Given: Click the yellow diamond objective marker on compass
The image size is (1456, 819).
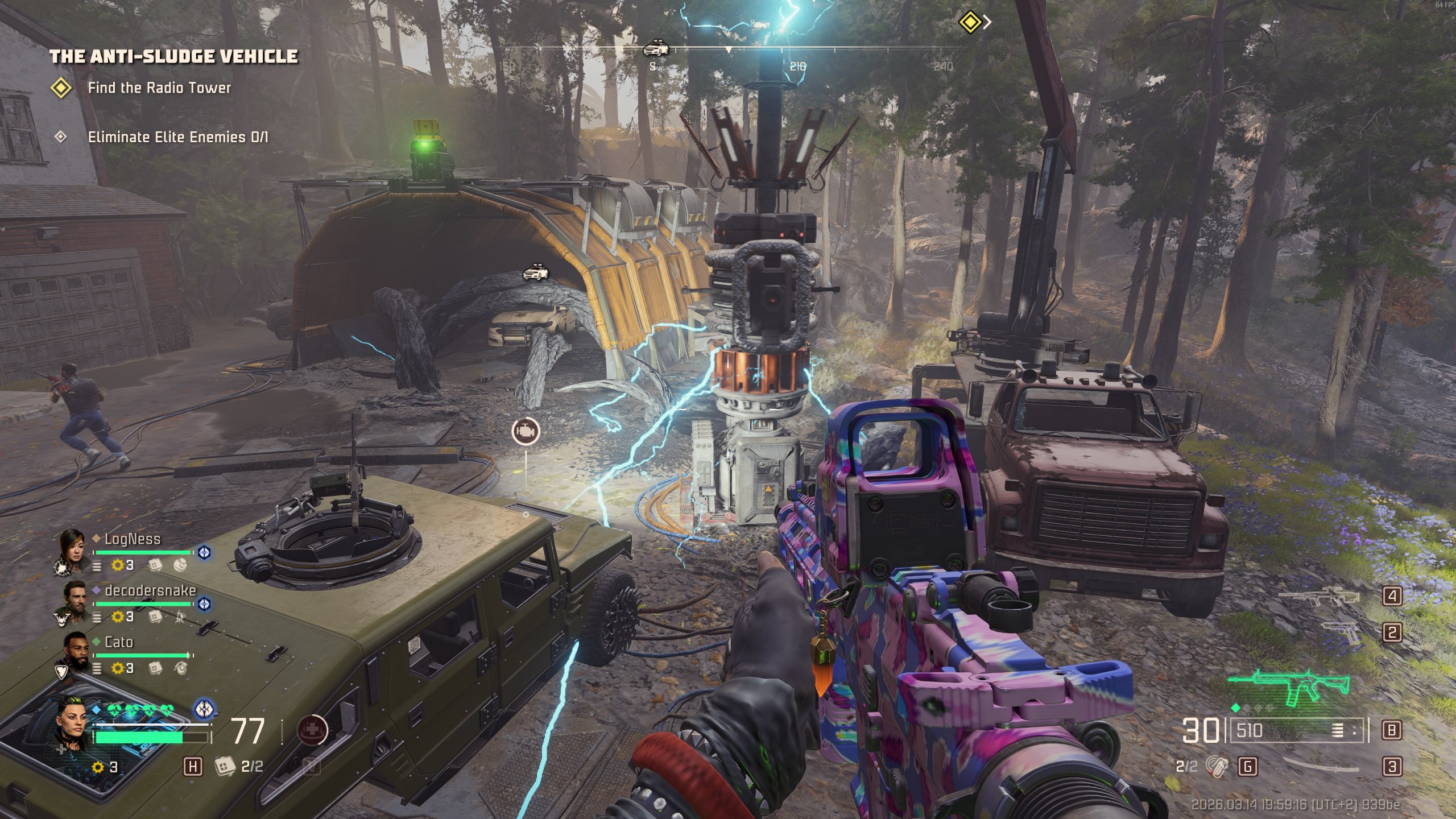Looking at the screenshot, I should [969, 23].
